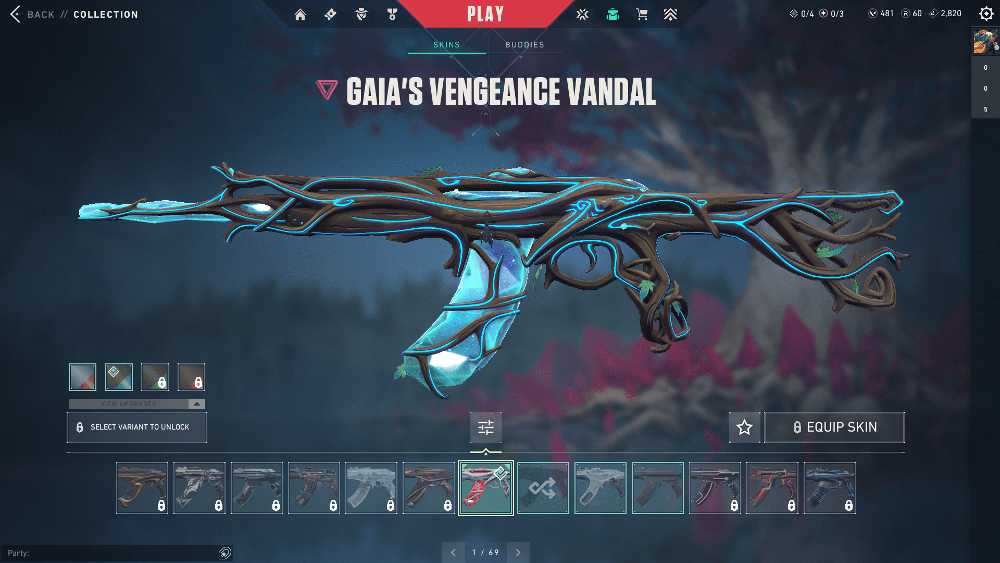
Task: Click the red PLAY button
Action: pos(485,14)
